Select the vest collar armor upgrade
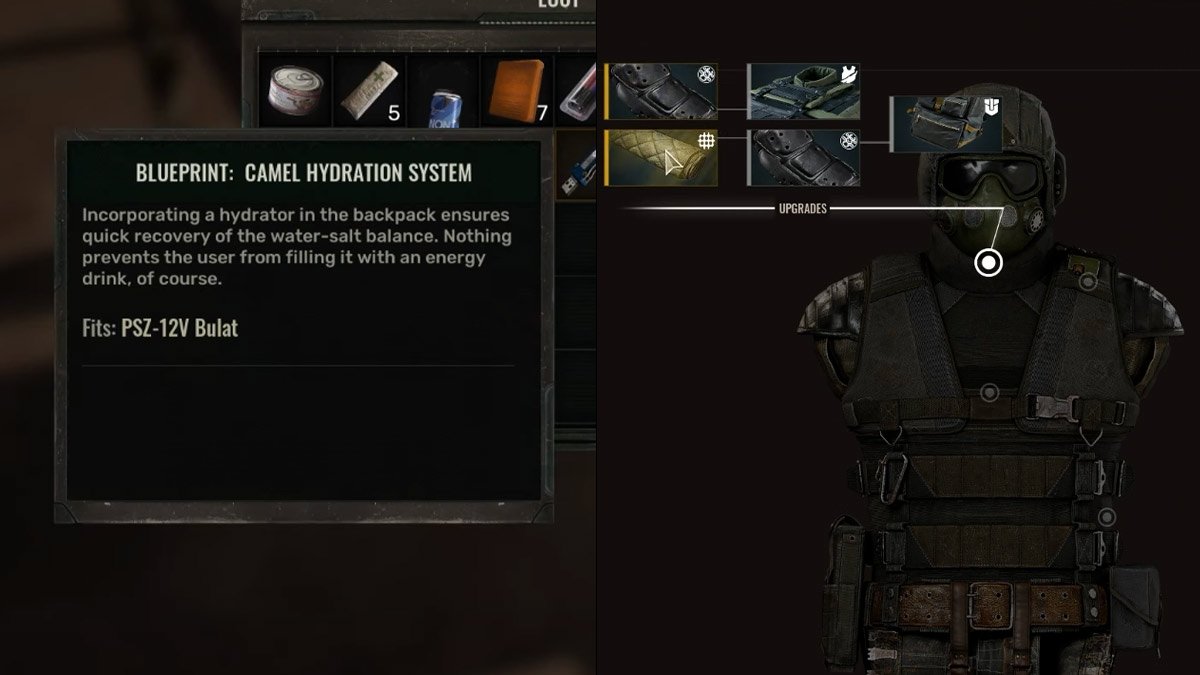 [x=804, y=93]
